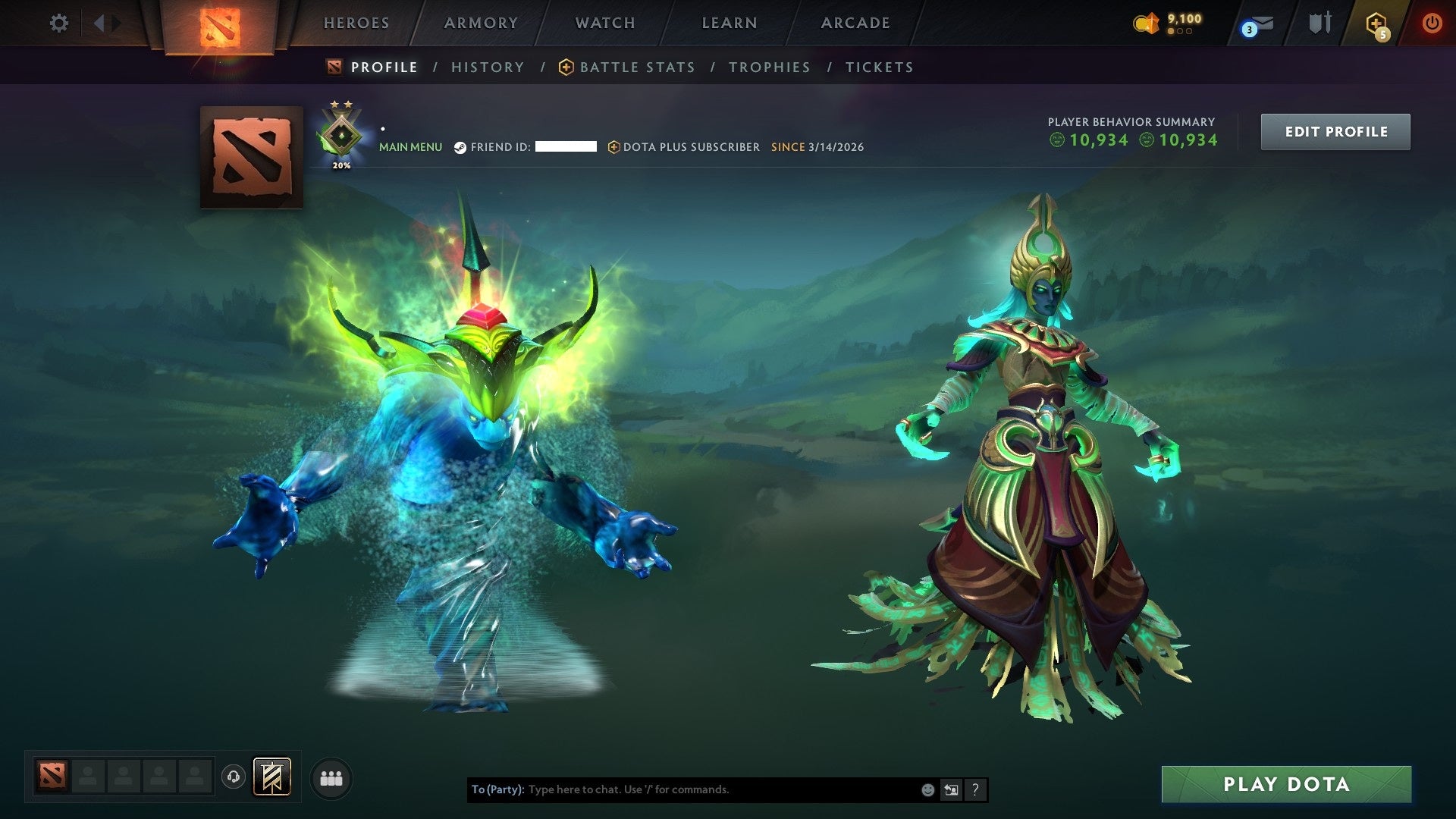Open the Arcade menu
Image resolution: width=1456 pixels, height=819 pixels.
tap(855, 23)
